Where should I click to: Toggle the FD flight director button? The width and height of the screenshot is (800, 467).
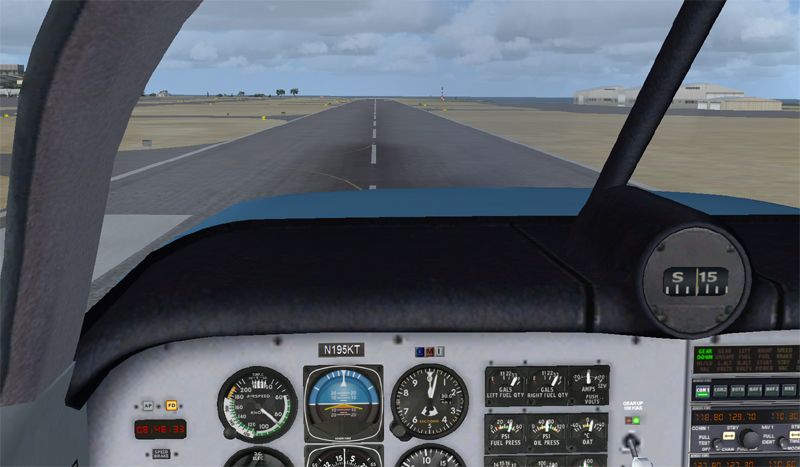(x=170, y=406)
